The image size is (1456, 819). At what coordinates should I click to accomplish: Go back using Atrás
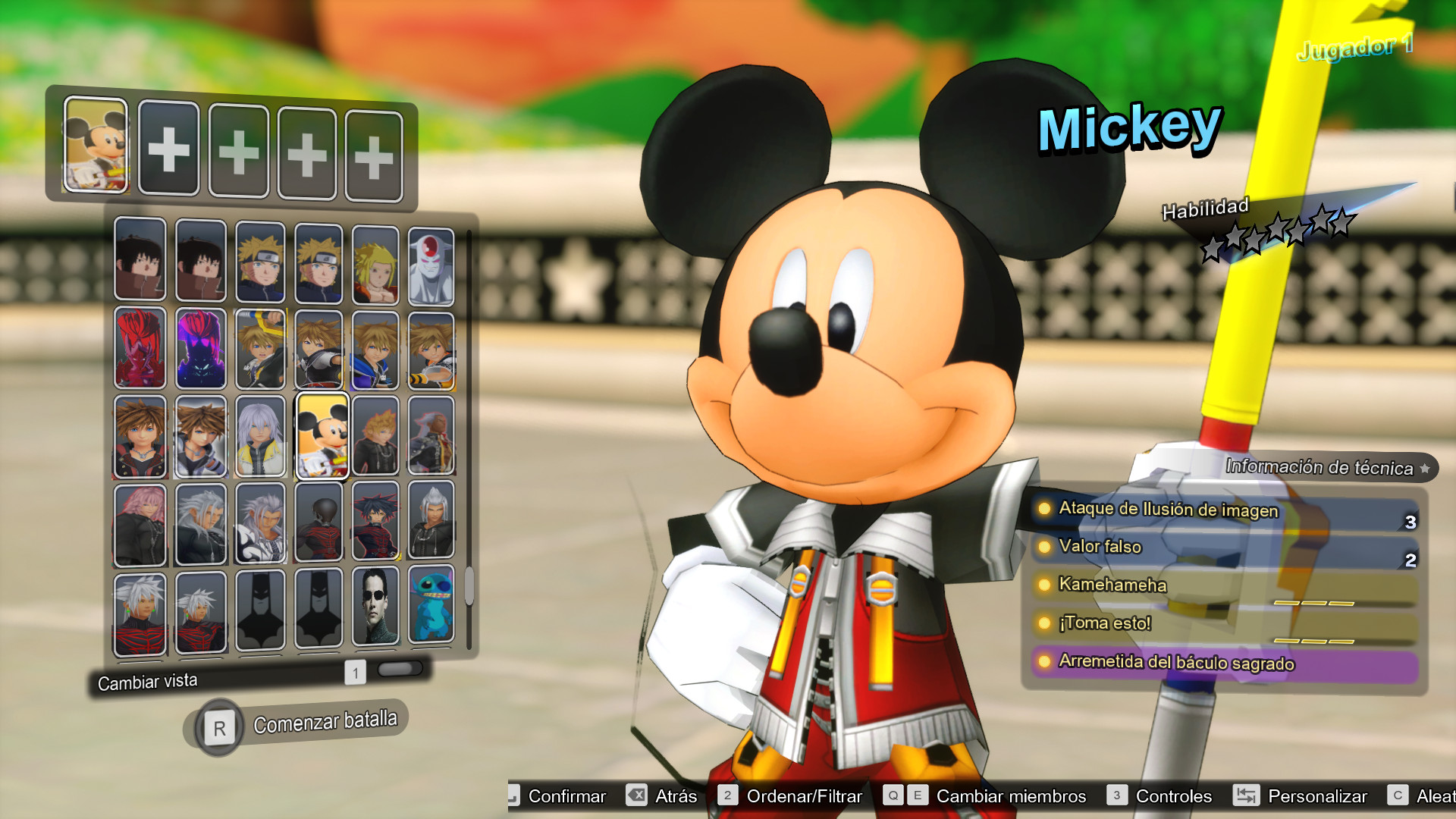[x=675, y=796]
